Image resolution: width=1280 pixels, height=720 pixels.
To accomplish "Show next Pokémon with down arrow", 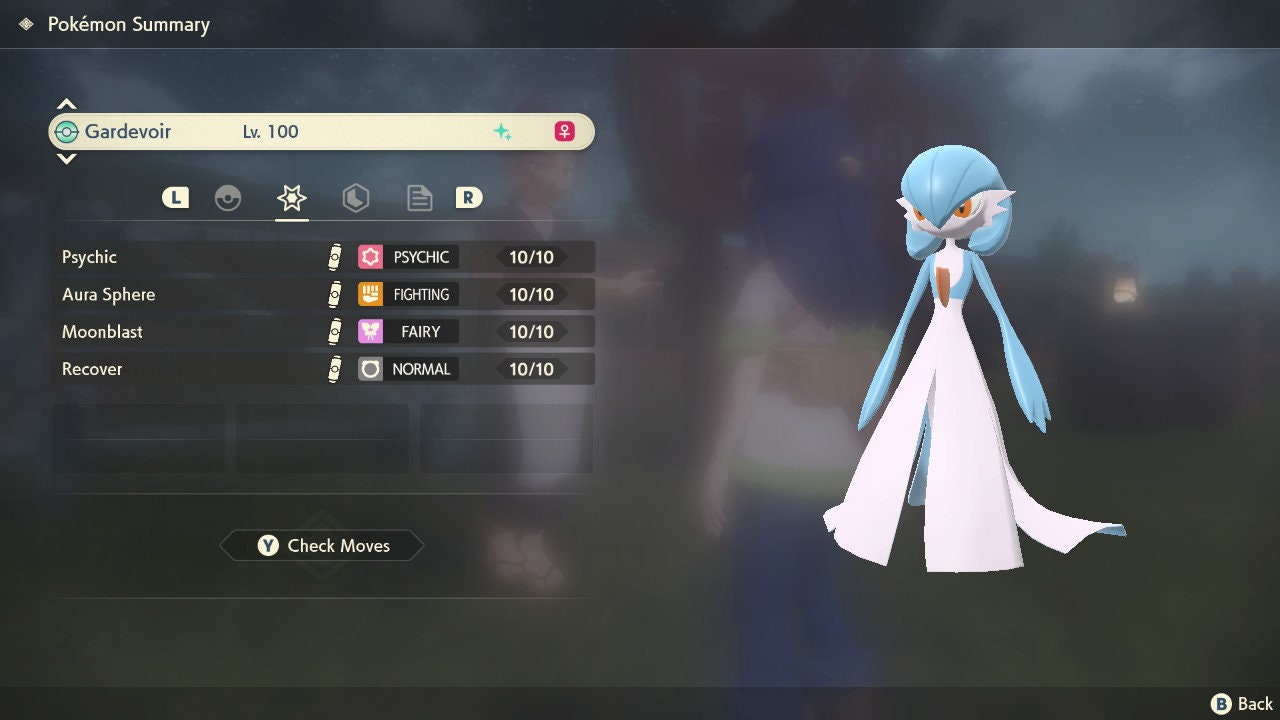I will coord(66,158).
